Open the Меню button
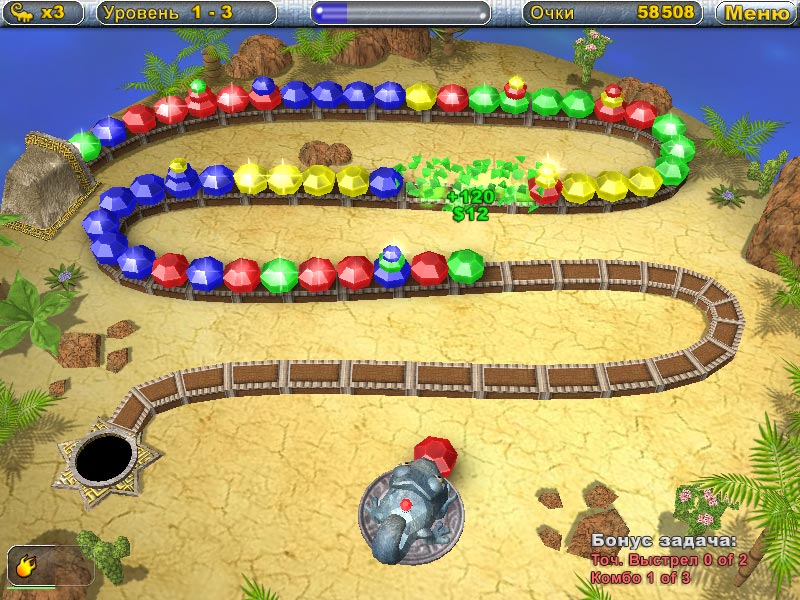Image resolution: width=800 pixels, height=600 pixels. pyautogui.click(x=757, y=13)
